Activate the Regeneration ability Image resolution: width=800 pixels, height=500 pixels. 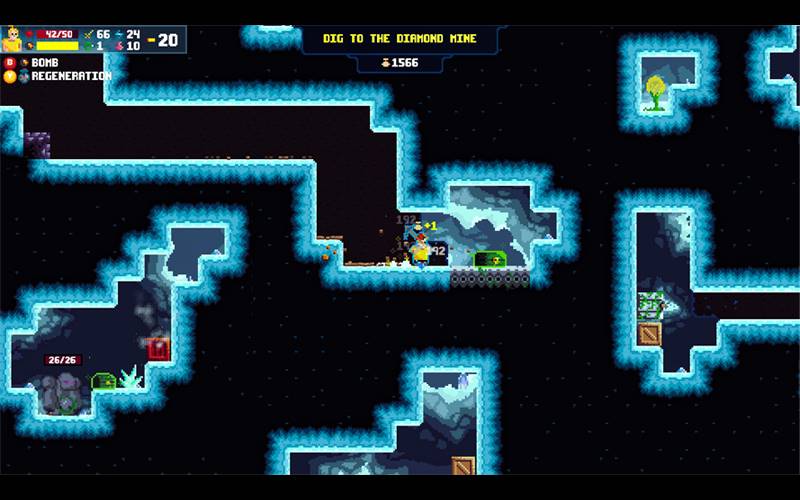[68, 76]
